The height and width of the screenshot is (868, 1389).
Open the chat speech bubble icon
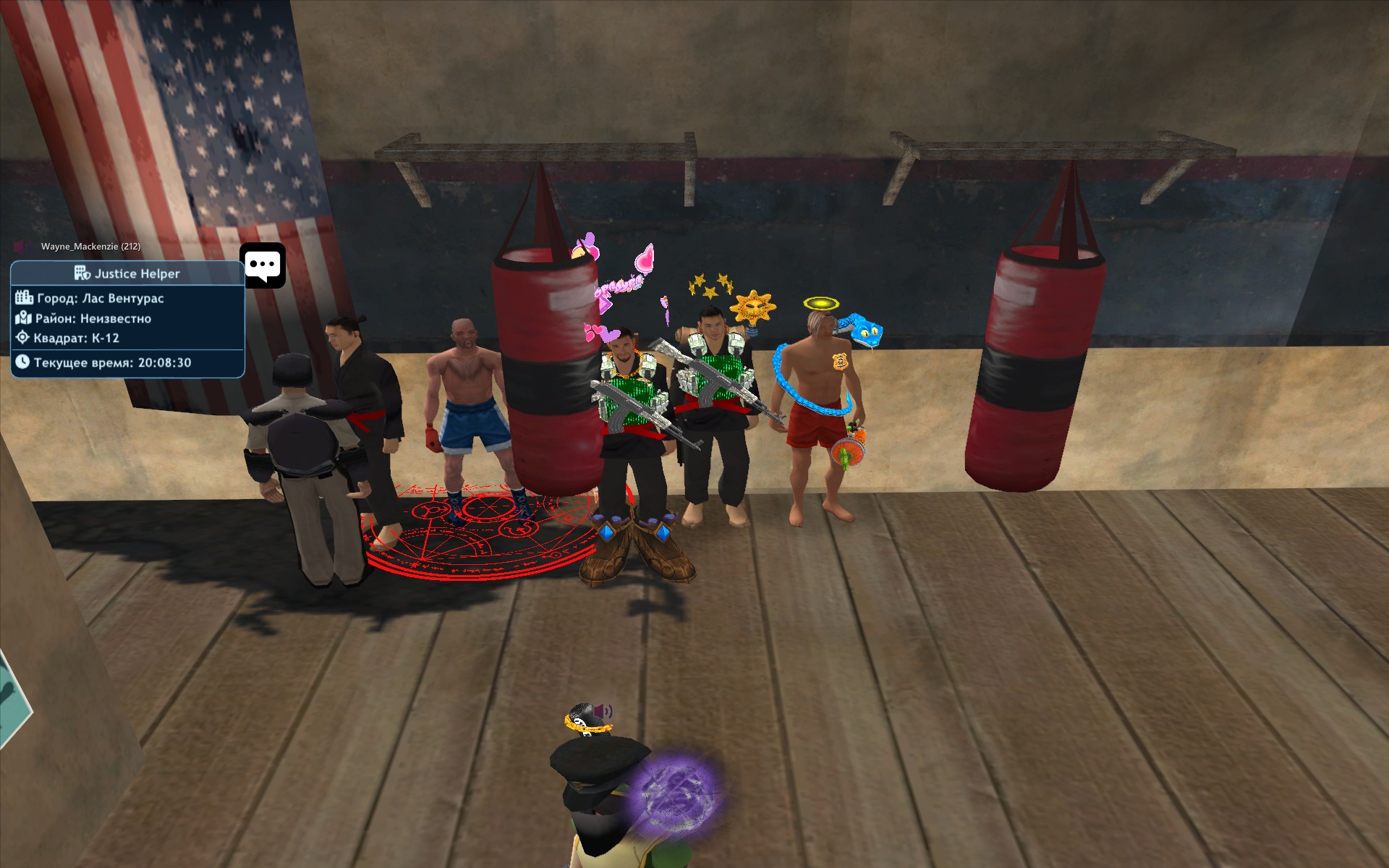tap(263, 265)
